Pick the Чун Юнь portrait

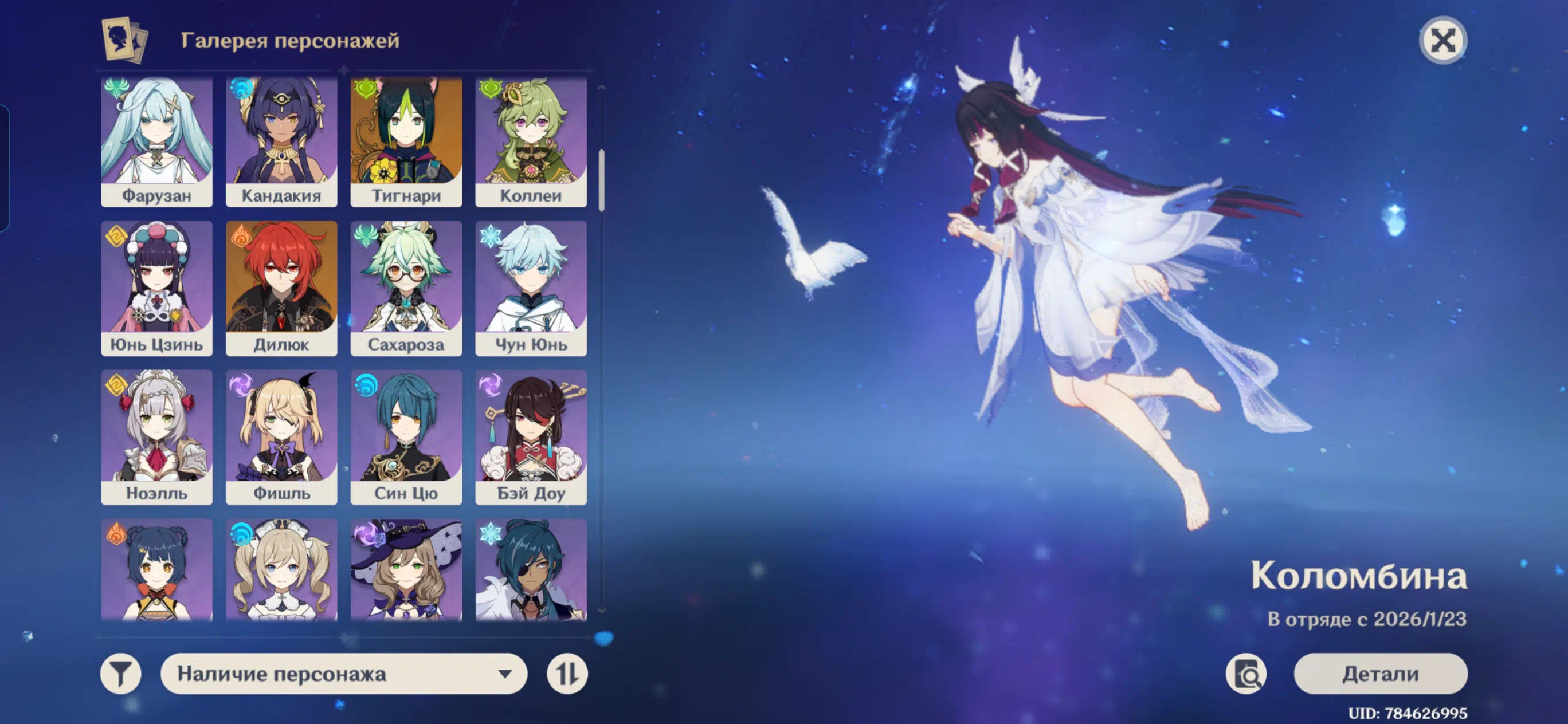coord(531,288)
